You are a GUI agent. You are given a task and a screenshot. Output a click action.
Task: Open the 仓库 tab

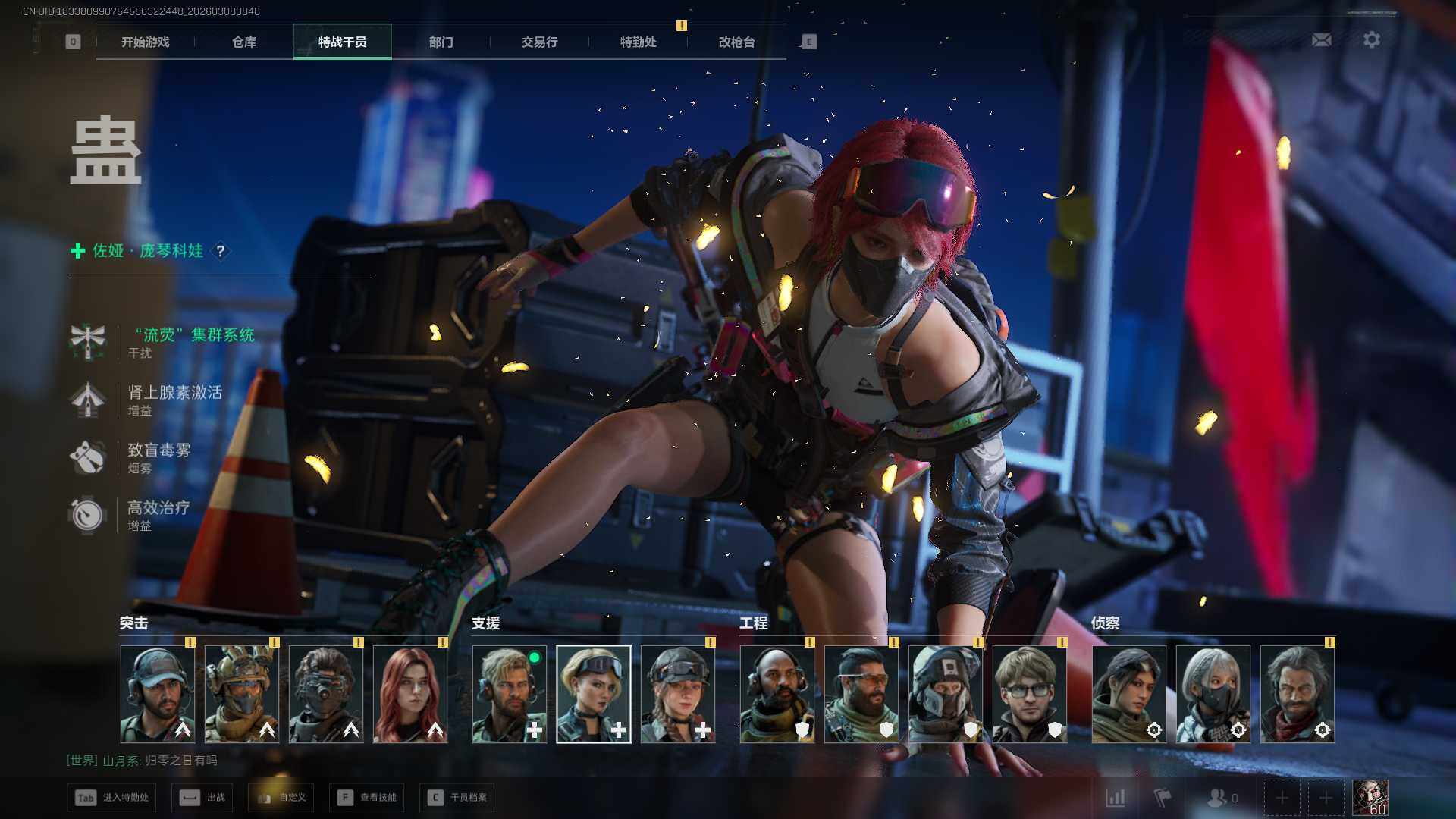click(244, 42)
